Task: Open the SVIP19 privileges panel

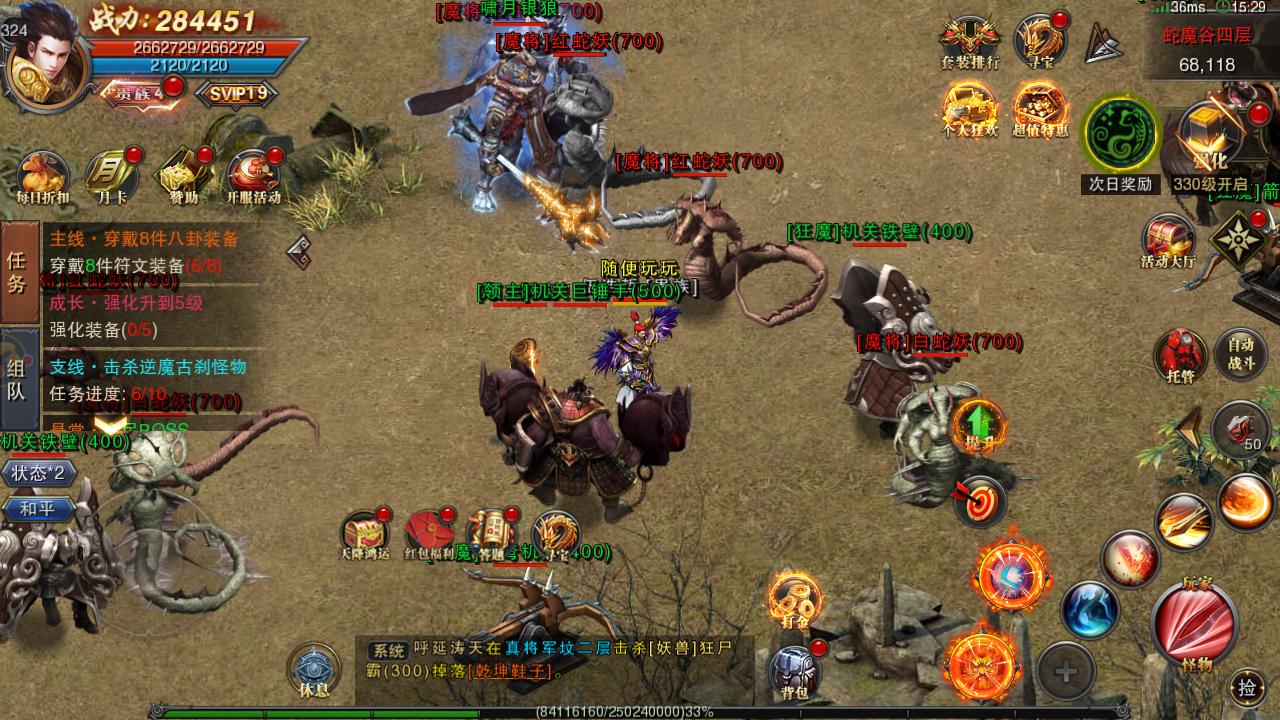Action: pos(237,93)
